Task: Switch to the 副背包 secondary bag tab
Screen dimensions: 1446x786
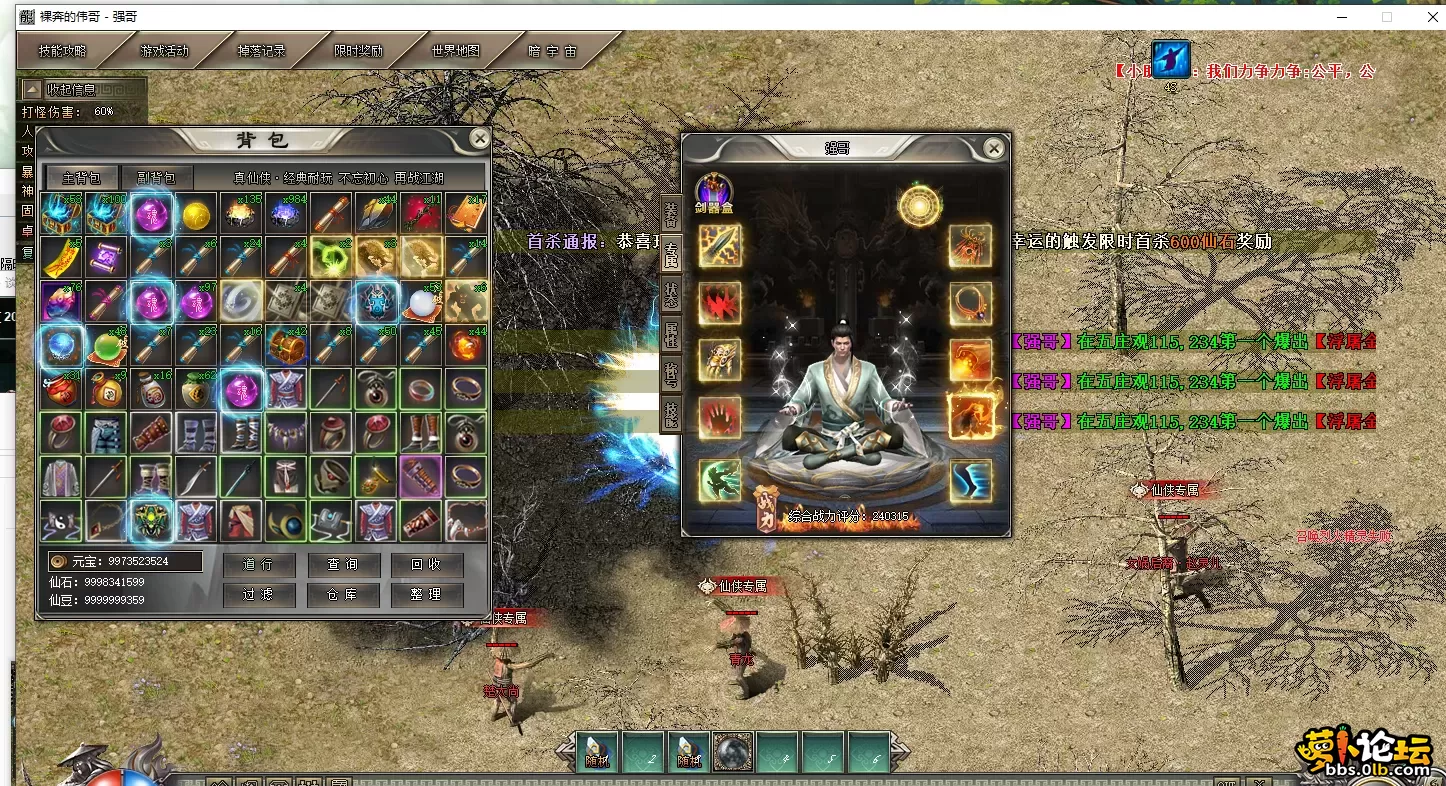Action: tap(155, 178)
